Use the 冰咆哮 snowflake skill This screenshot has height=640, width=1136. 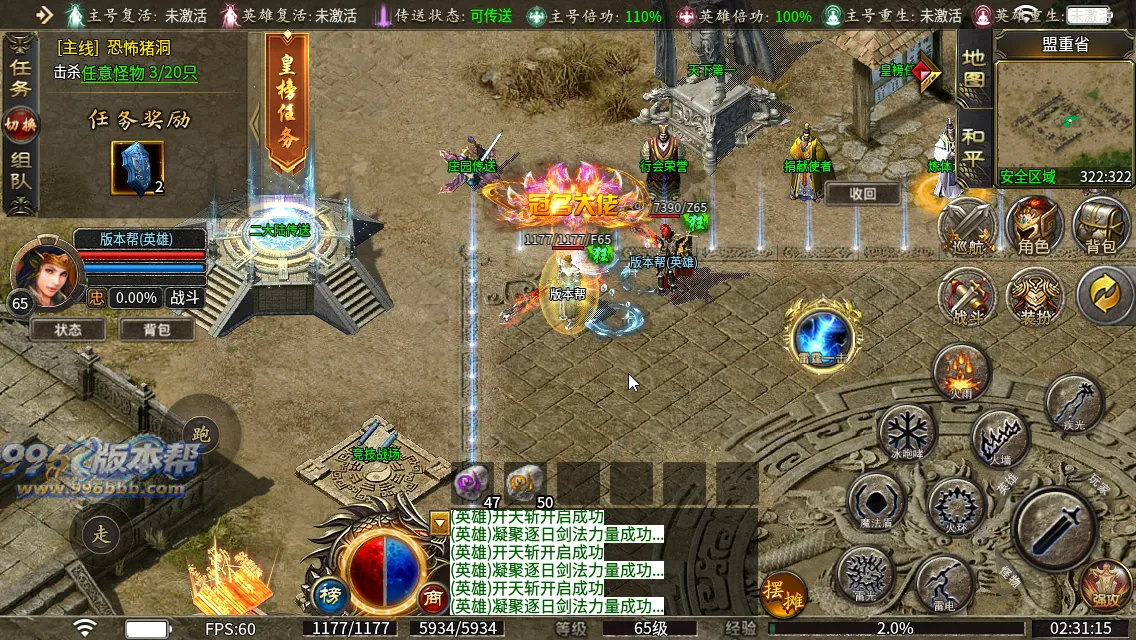906,432
